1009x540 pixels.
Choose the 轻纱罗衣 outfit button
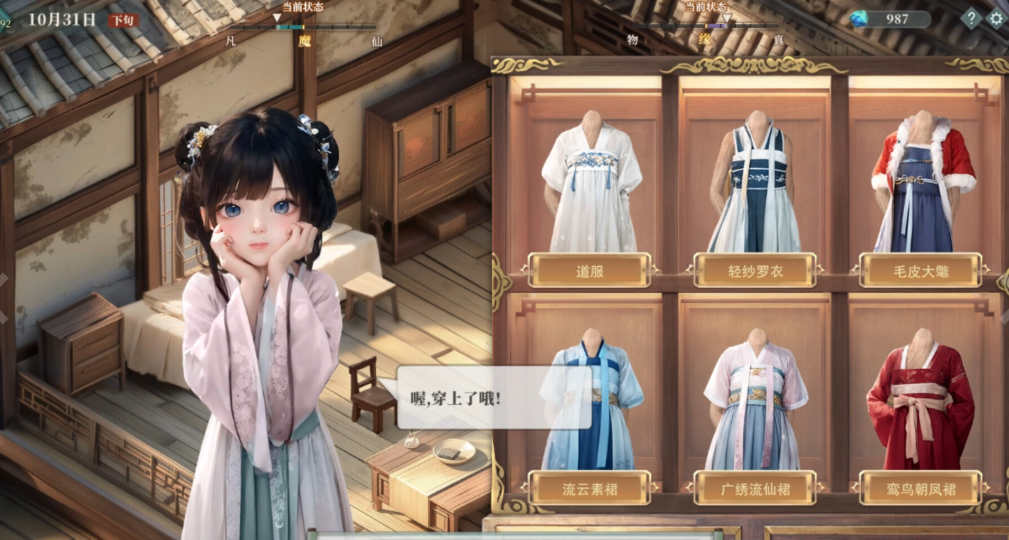755,270
